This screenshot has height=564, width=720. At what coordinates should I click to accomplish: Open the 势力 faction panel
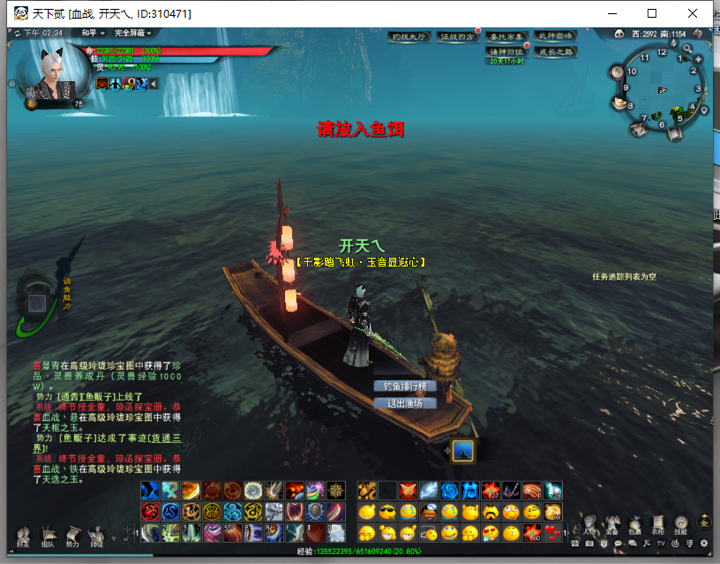(72, 539)
